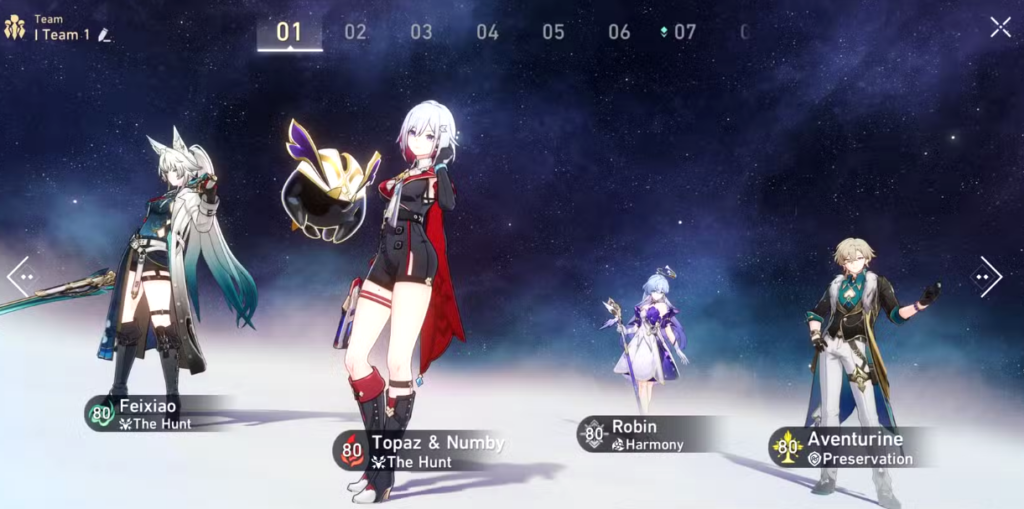Image resolution: width=1024 pixels, height=509 pixels.
Task: Switch to team tab 04
Action: (x=487, y=32)
